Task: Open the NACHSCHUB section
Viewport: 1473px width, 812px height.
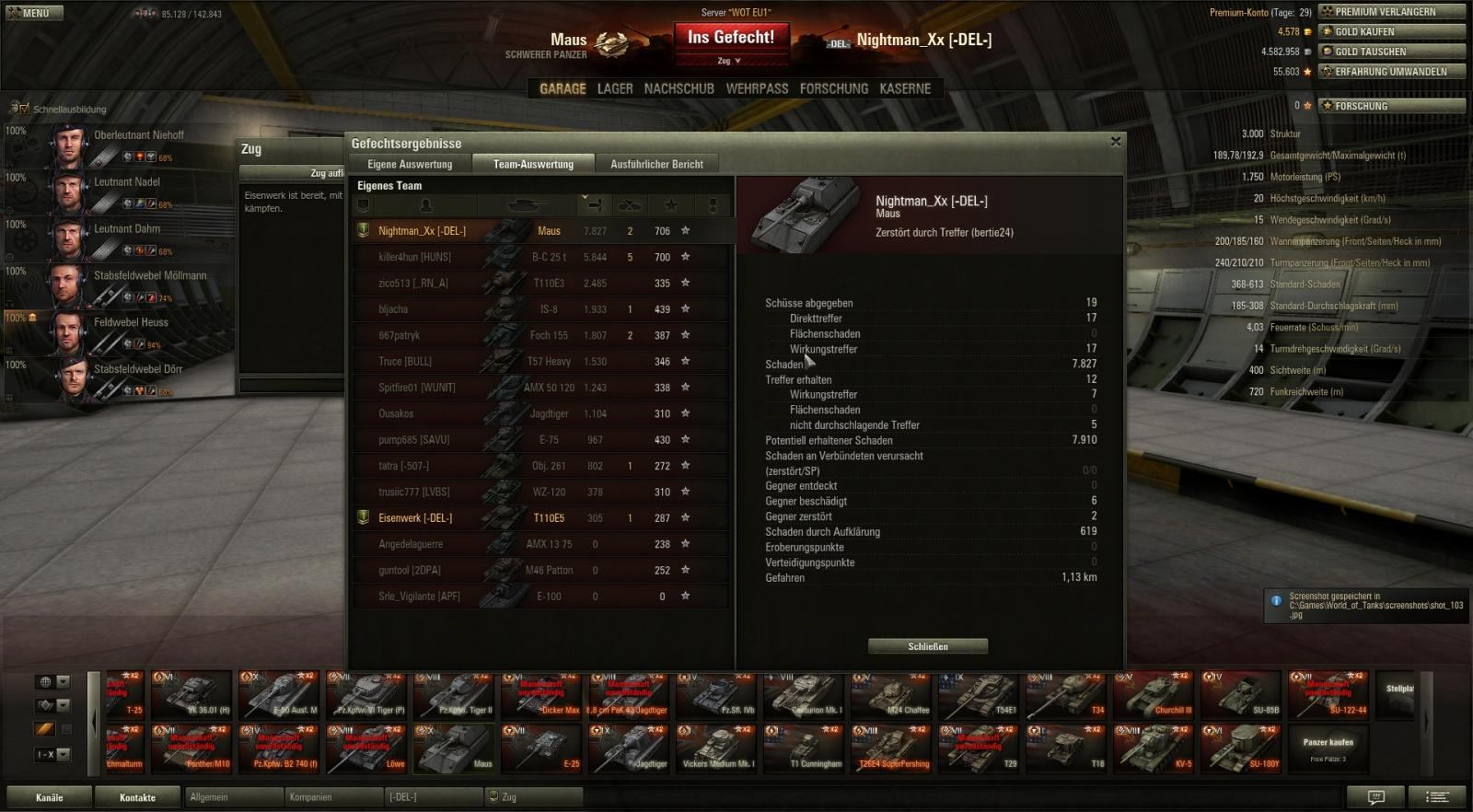Action: coord(679,88)
